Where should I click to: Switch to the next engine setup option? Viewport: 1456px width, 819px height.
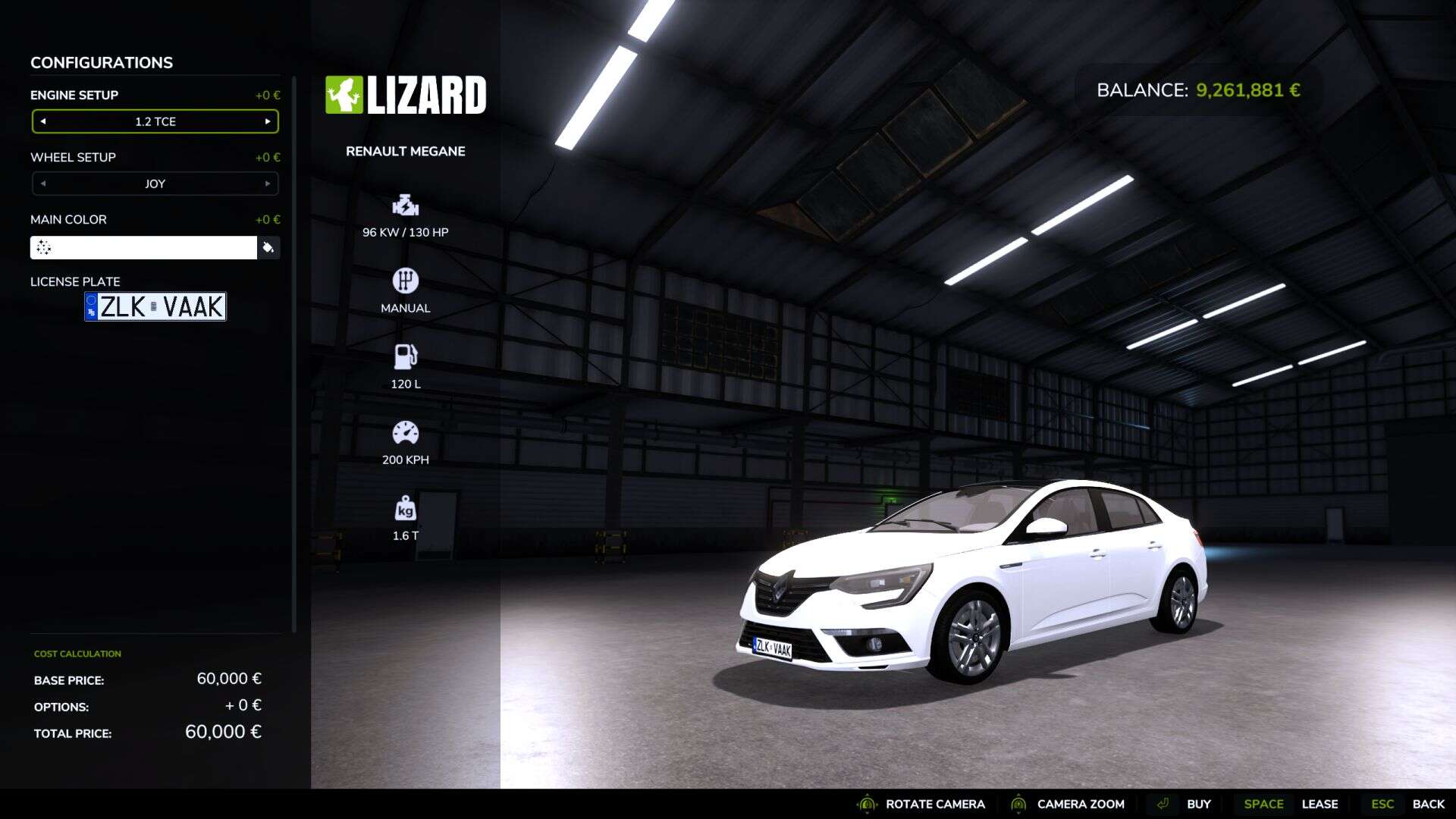pyautogui.click(x=268, y=121)
